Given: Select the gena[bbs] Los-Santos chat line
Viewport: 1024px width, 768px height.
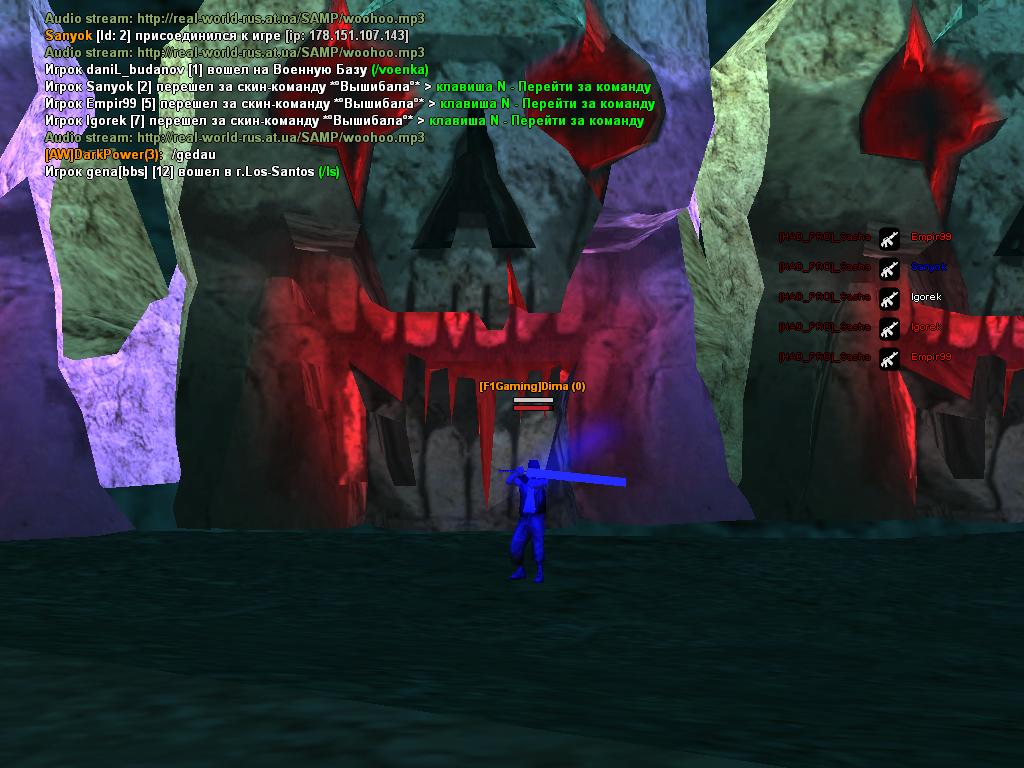Looking at the screenshot, I should coord(192,172).
